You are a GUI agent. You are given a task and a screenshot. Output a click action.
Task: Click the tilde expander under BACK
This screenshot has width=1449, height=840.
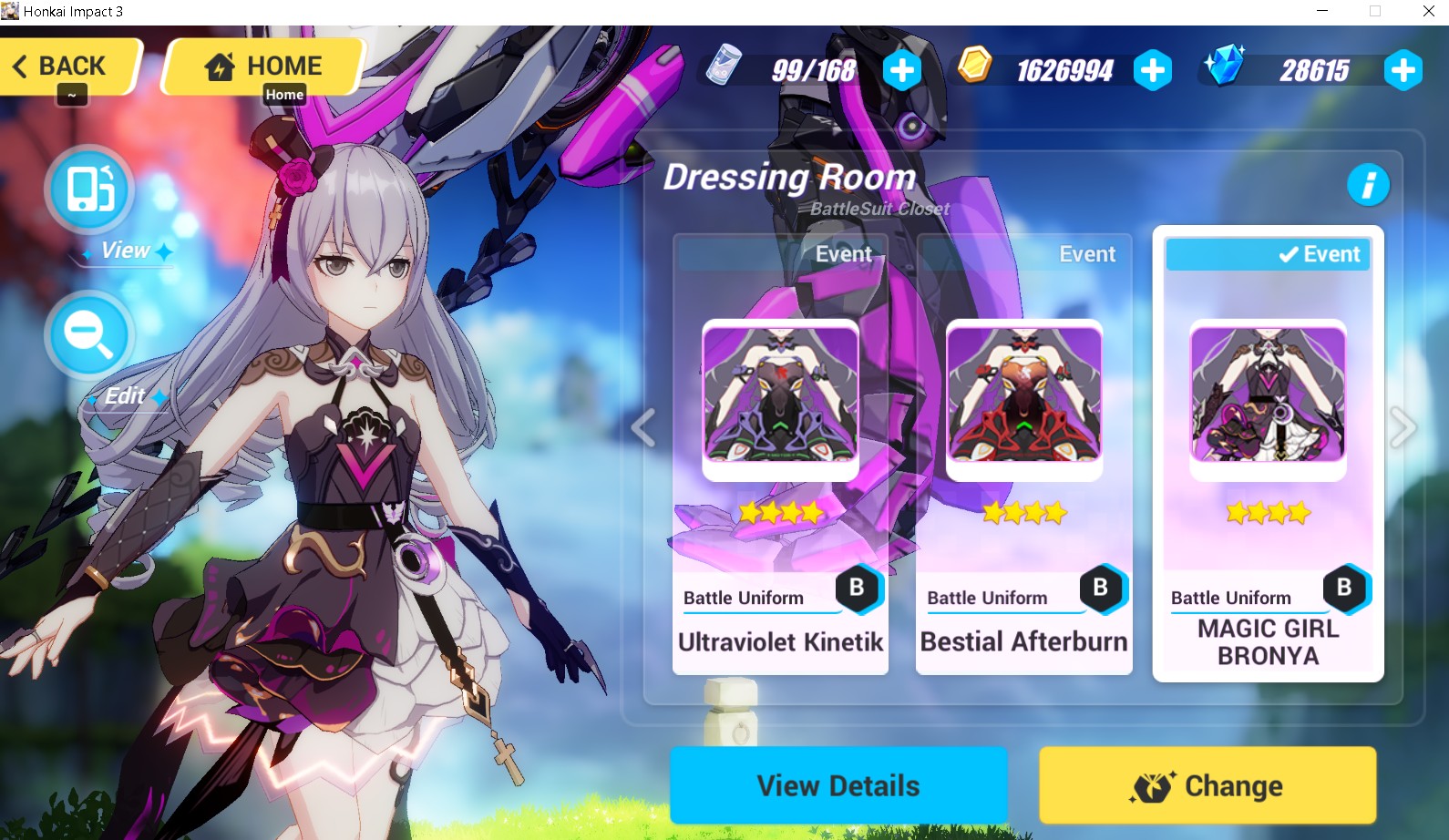click(x=71, y=95)
